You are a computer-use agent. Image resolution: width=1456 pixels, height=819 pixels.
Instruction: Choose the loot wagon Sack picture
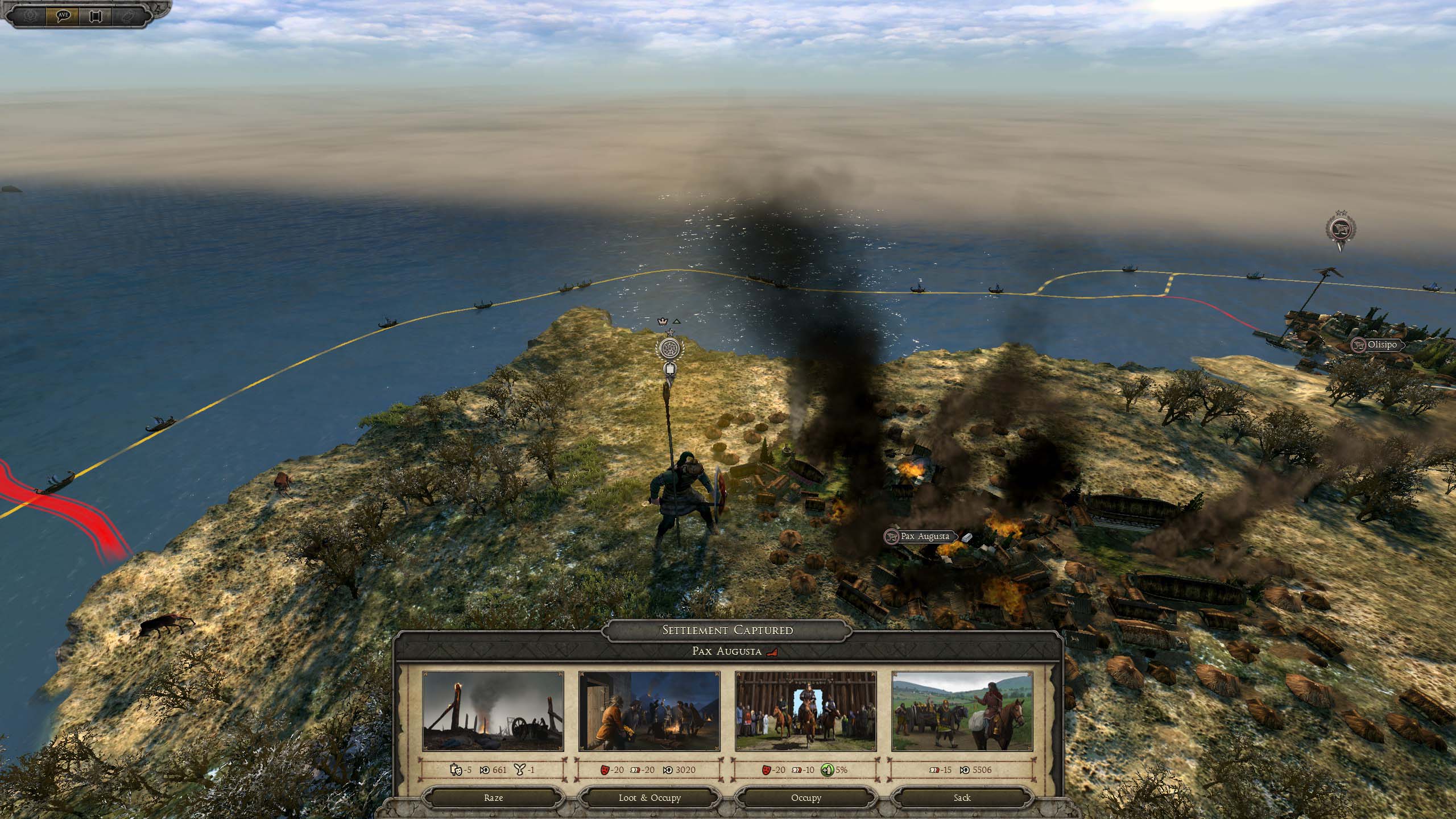tap(962, 711)
